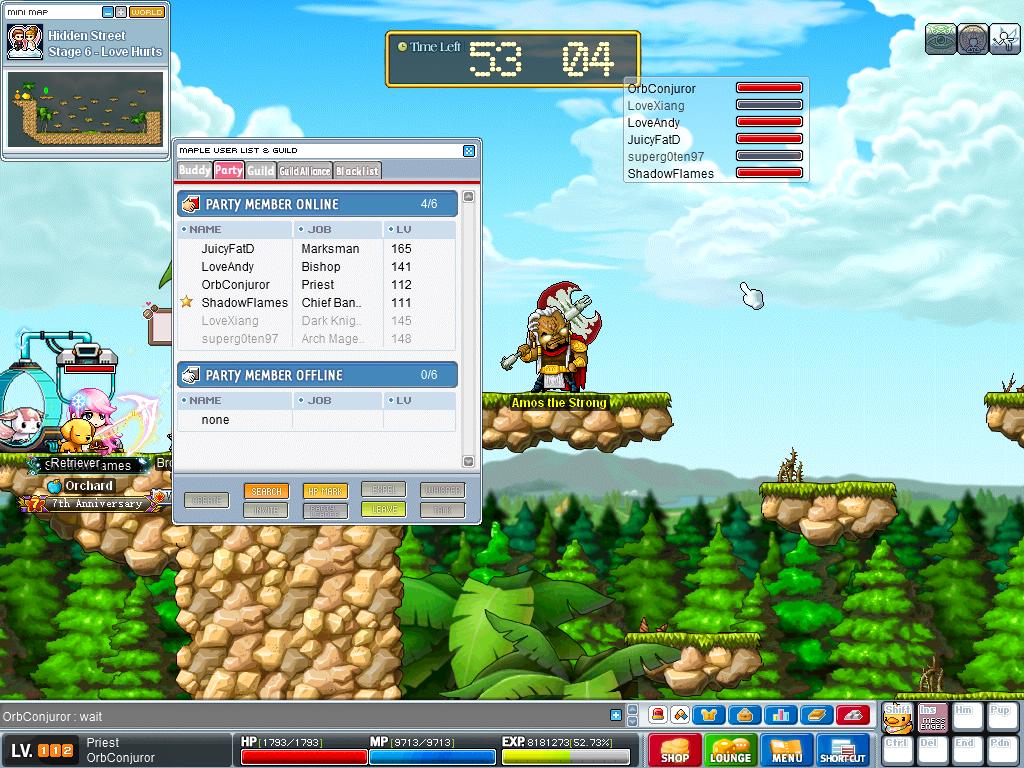Switch to the Buddy tab

(x=194, y=171)
